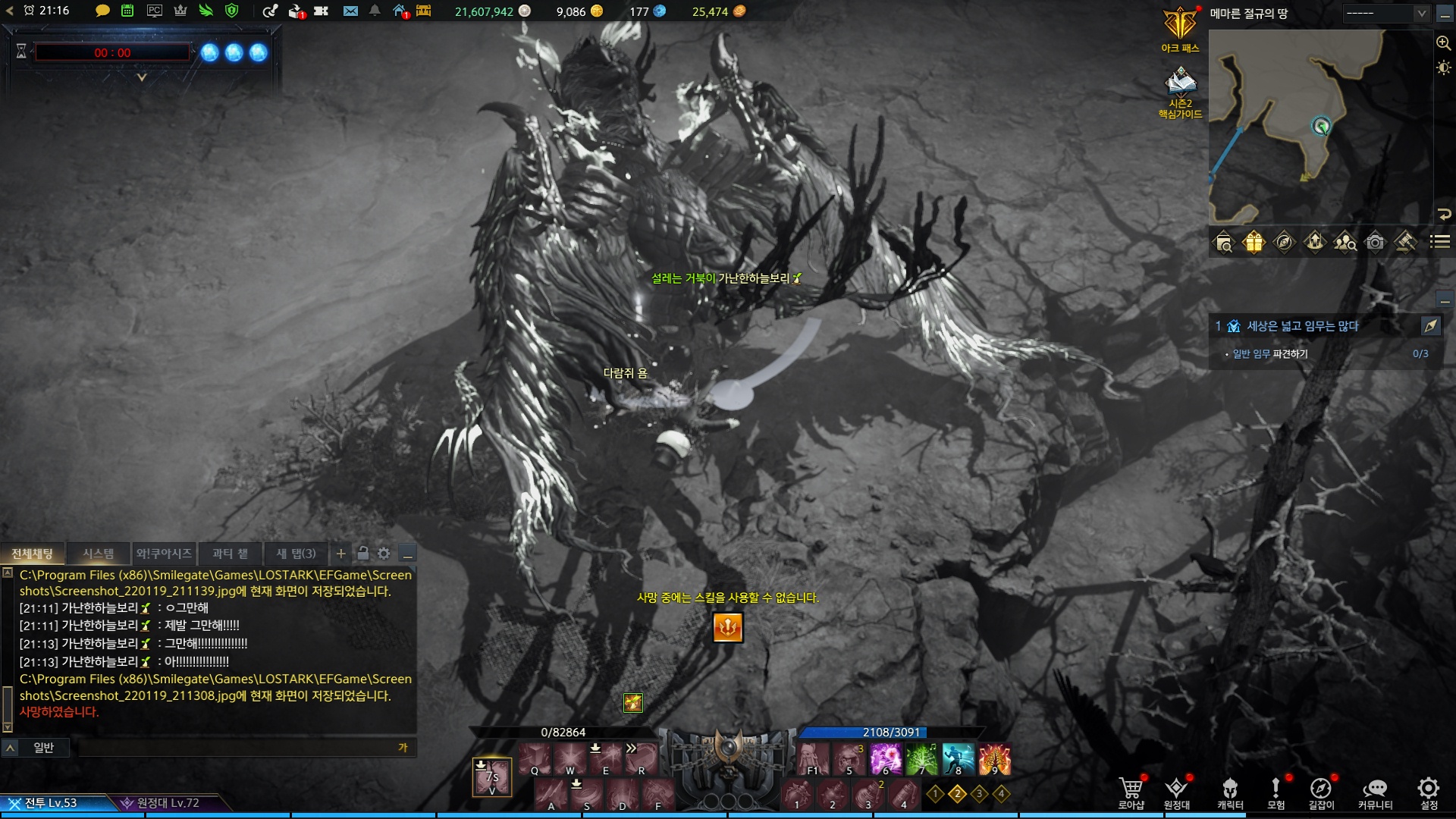Image resolution: width=1456 pixels, height=819 pixels.
Task: Select the 파티 chat tab
Action: (x=230, y=554)
